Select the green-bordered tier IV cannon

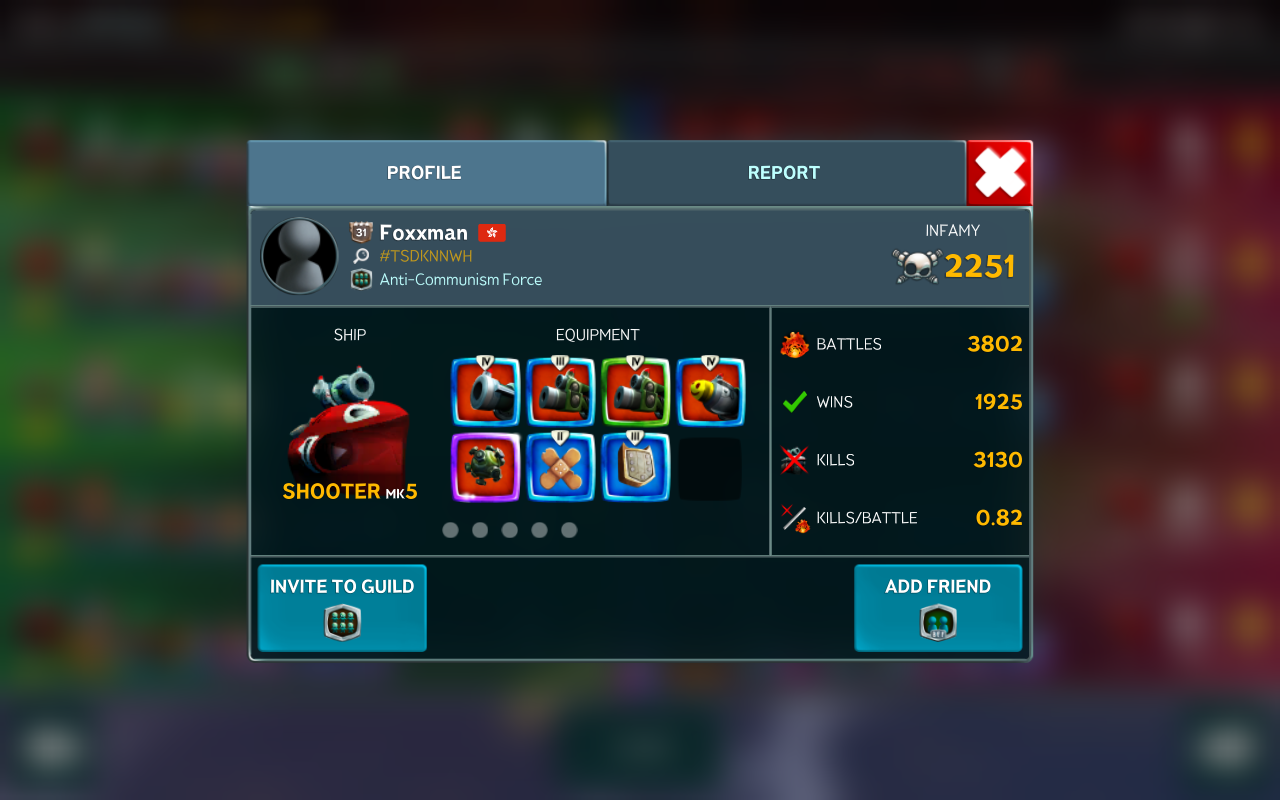pos(635,392)
